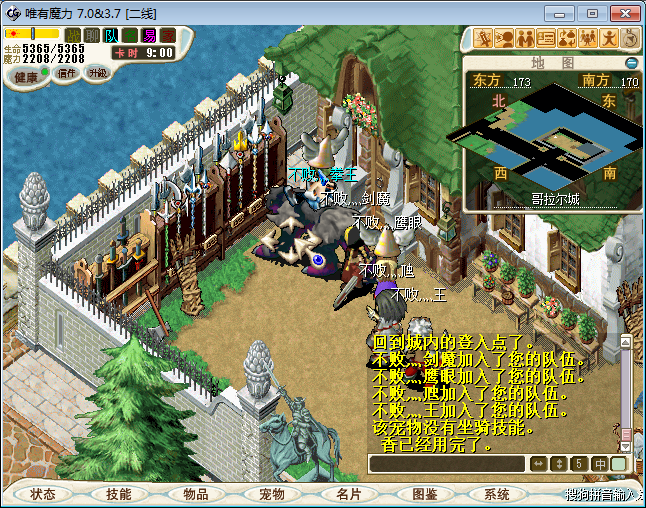
Task: Open the 系统 system menu
Action: click(497, 494)
